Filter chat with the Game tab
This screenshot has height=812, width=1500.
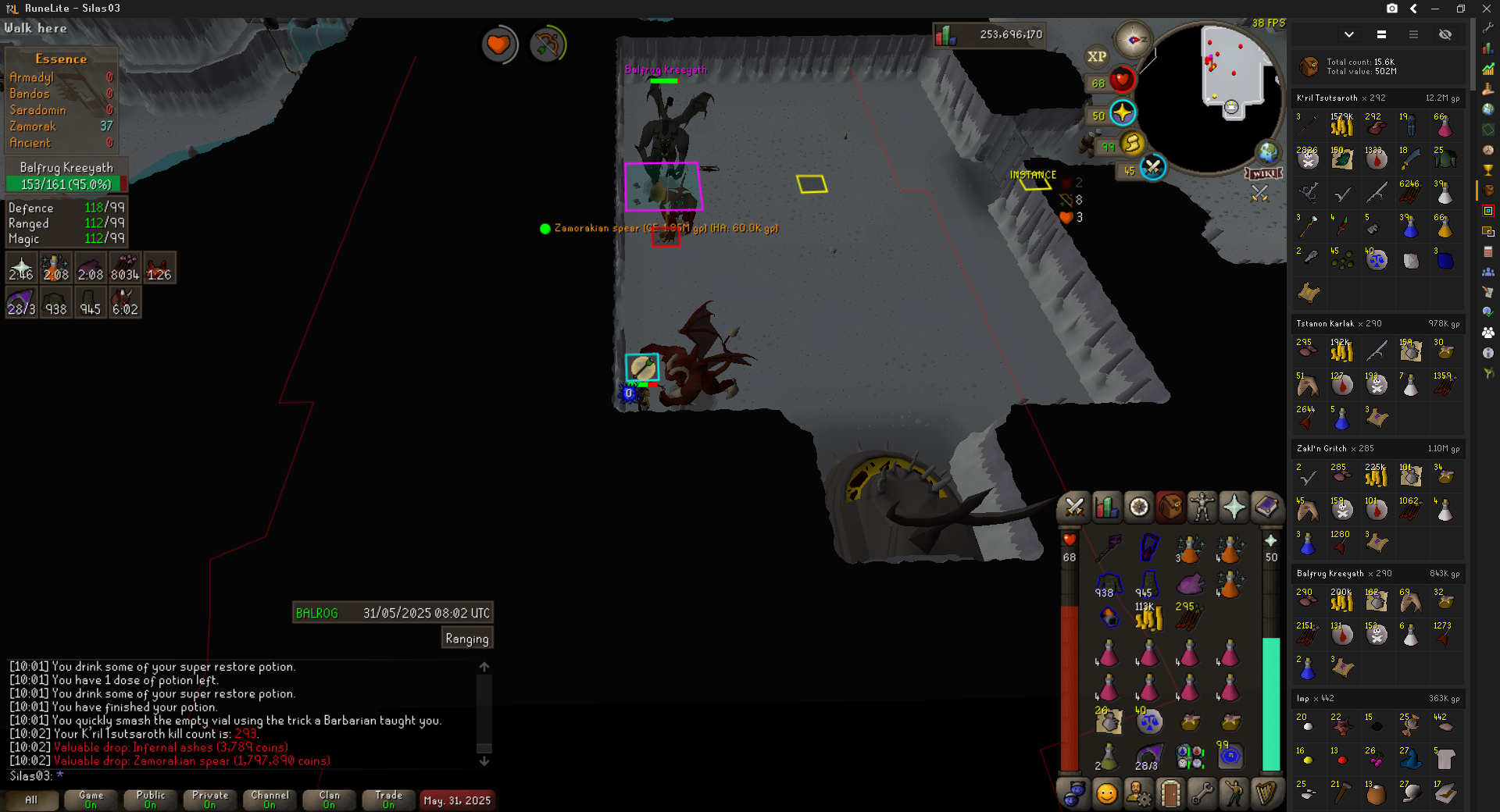coord(91,800)
